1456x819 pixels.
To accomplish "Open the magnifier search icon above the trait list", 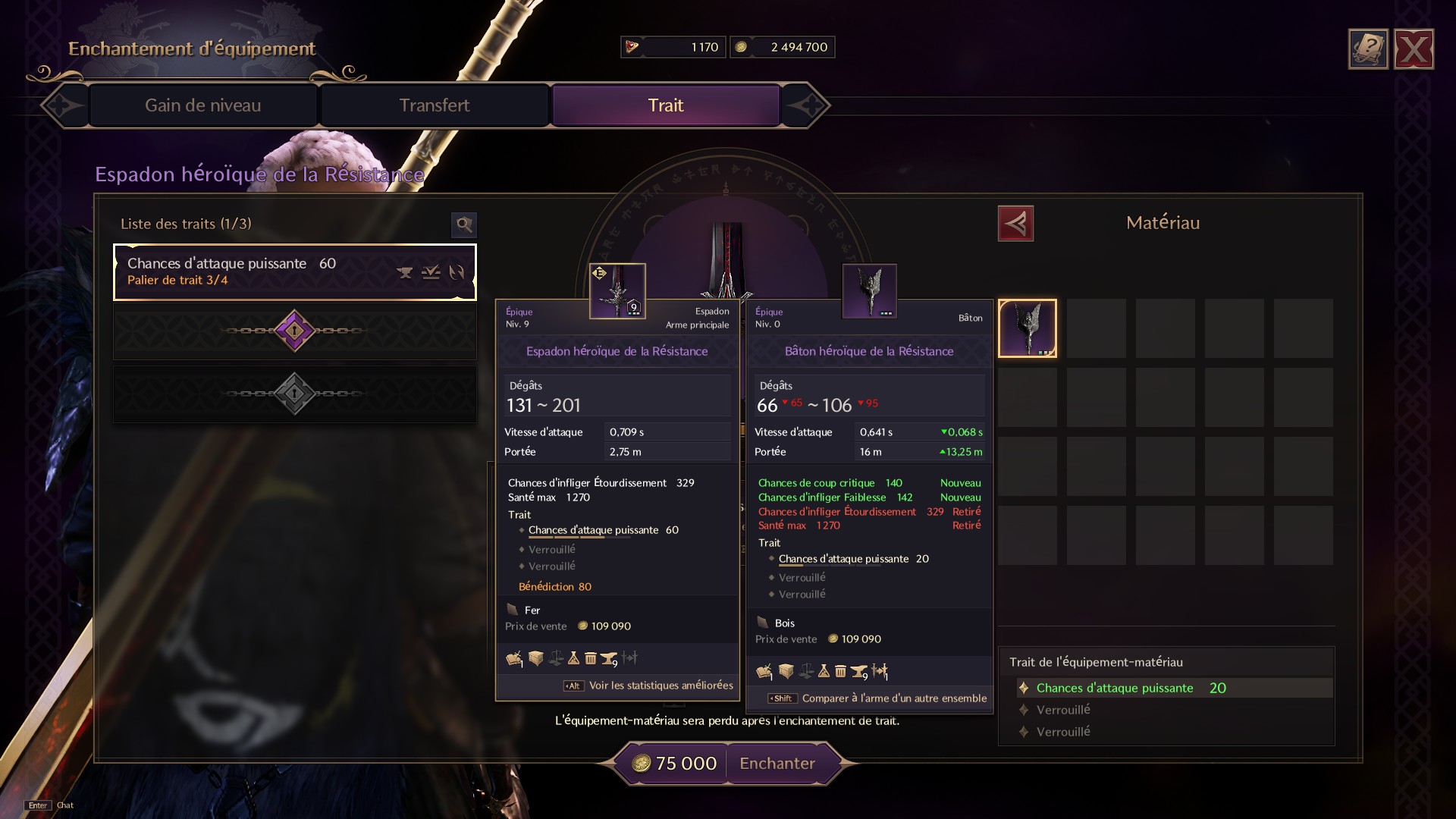I will pyautogui.click(x=464, y=225).
